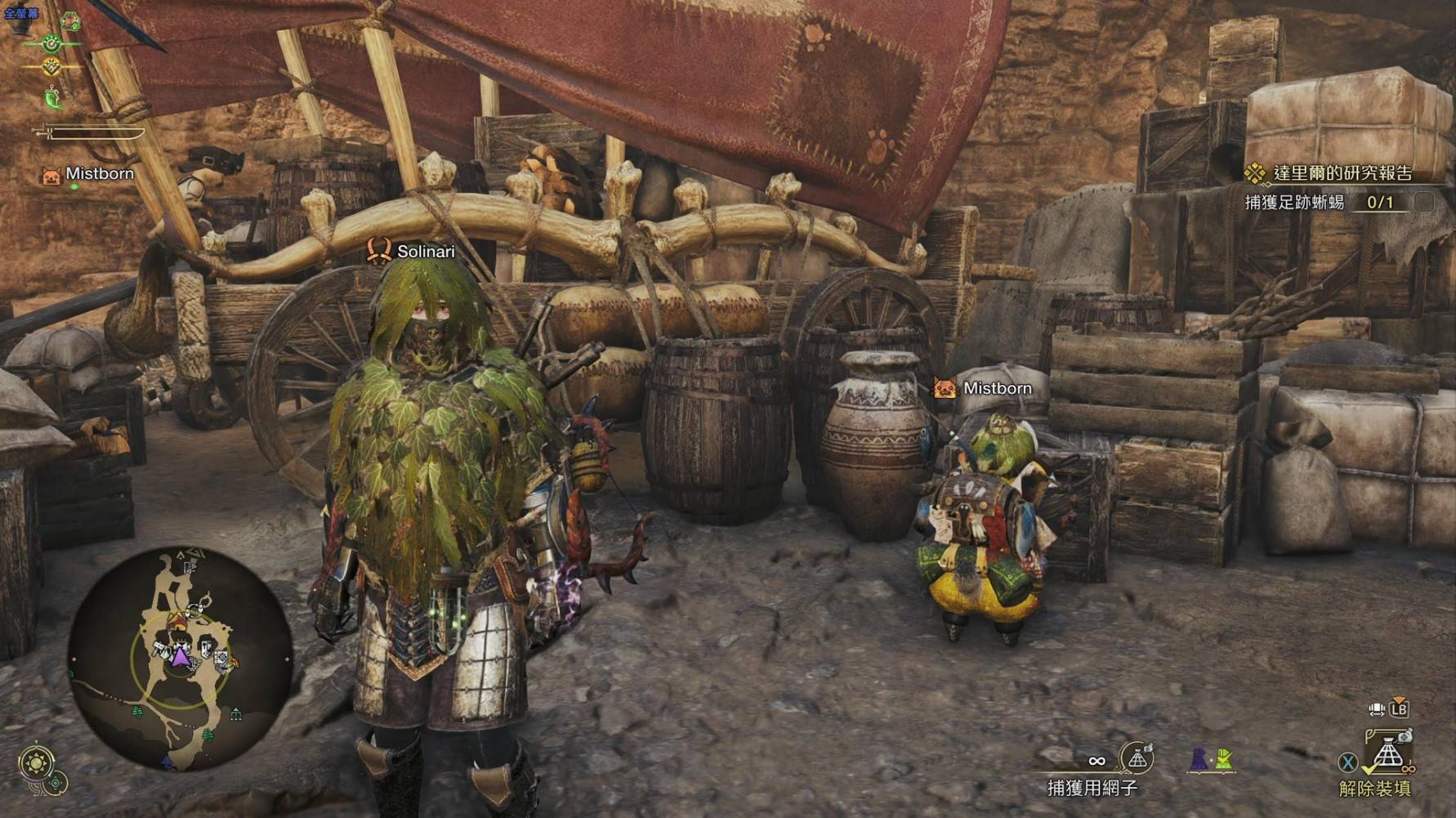The image size is (1456, 818).
Task: Click the 全螢幕 fullscreen label
Action: pyautogui.click(x=21, y=13)
